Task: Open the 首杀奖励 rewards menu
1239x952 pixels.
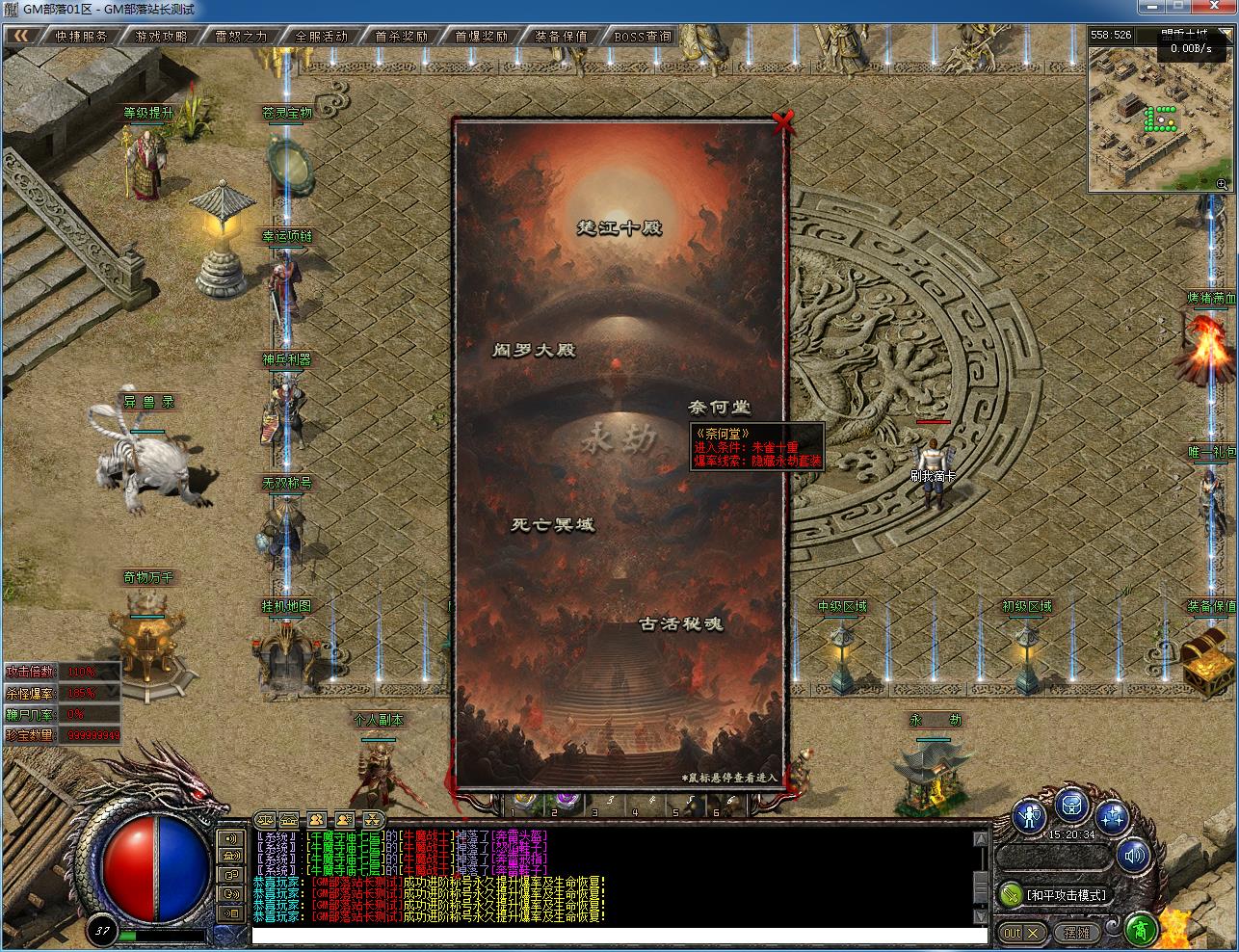Action: coord(401,37)
